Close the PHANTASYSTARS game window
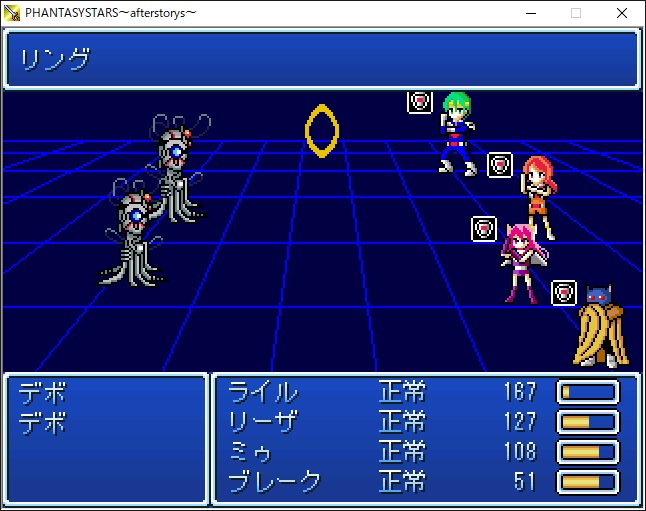Image resolution: width=646 pixels, height=511 pixels. pyautogui.click(x=622, y=12)
